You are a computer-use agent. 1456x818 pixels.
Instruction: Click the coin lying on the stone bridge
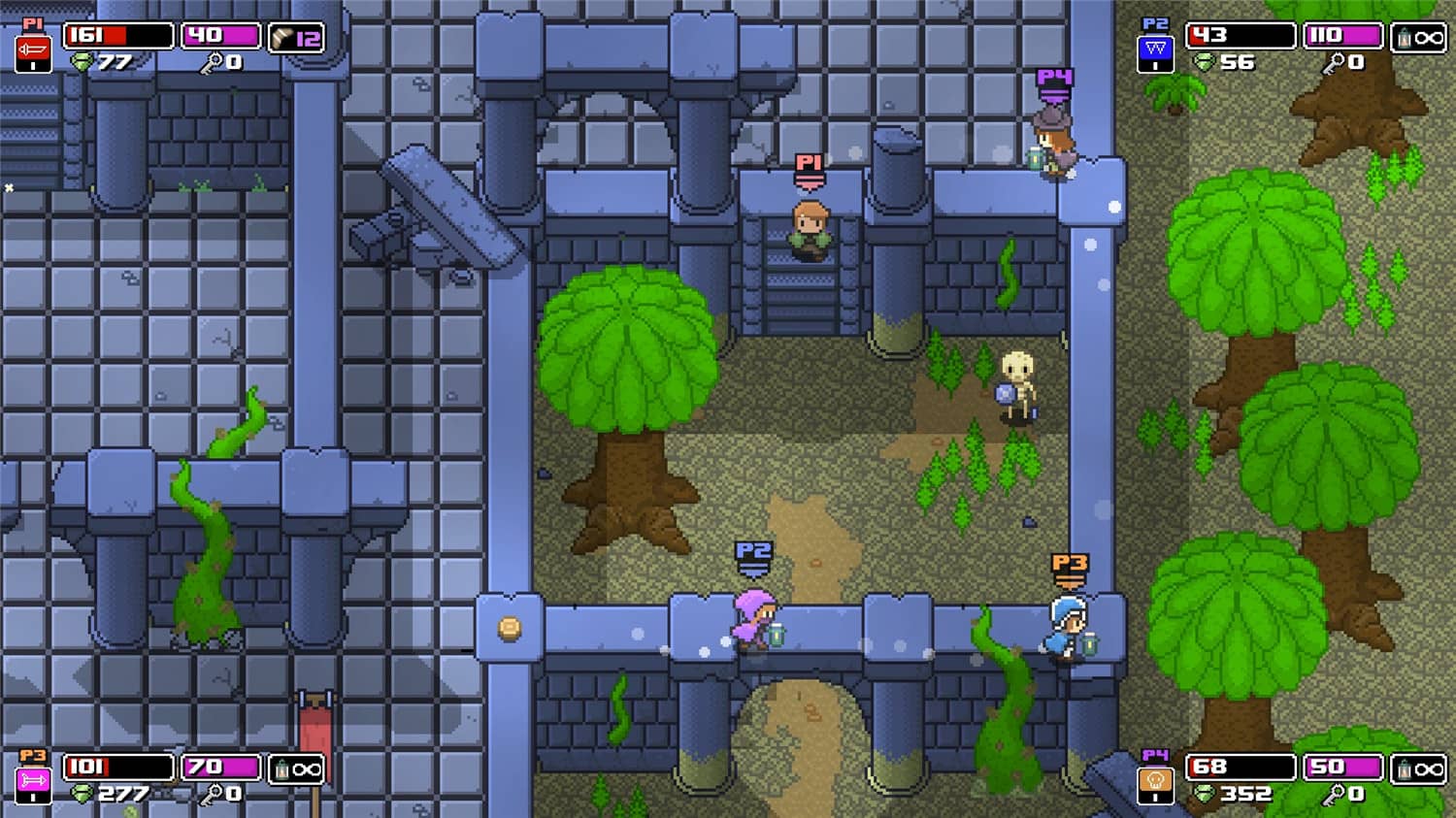[x=509, y=630]
